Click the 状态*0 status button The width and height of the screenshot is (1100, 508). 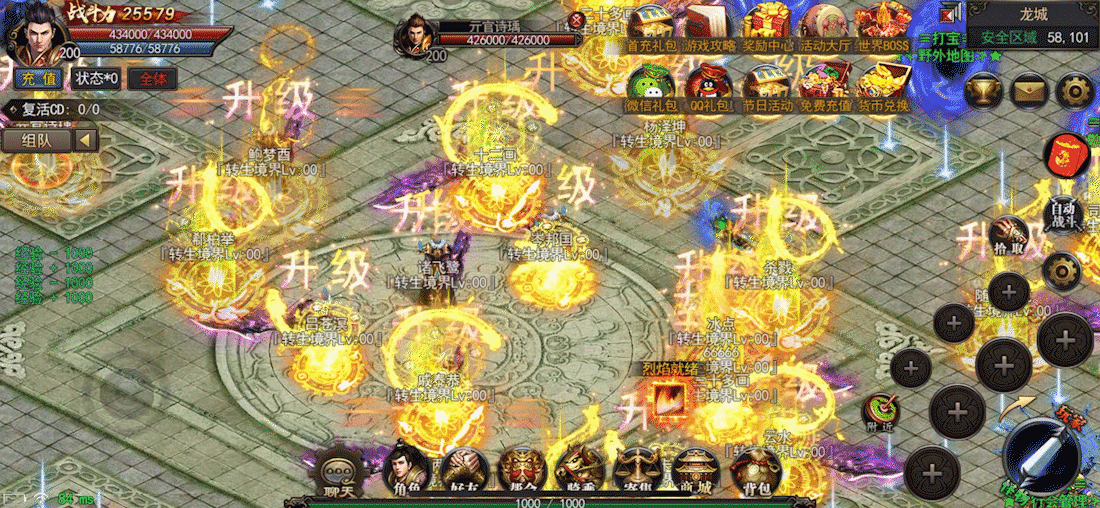[x=97, y=78]
